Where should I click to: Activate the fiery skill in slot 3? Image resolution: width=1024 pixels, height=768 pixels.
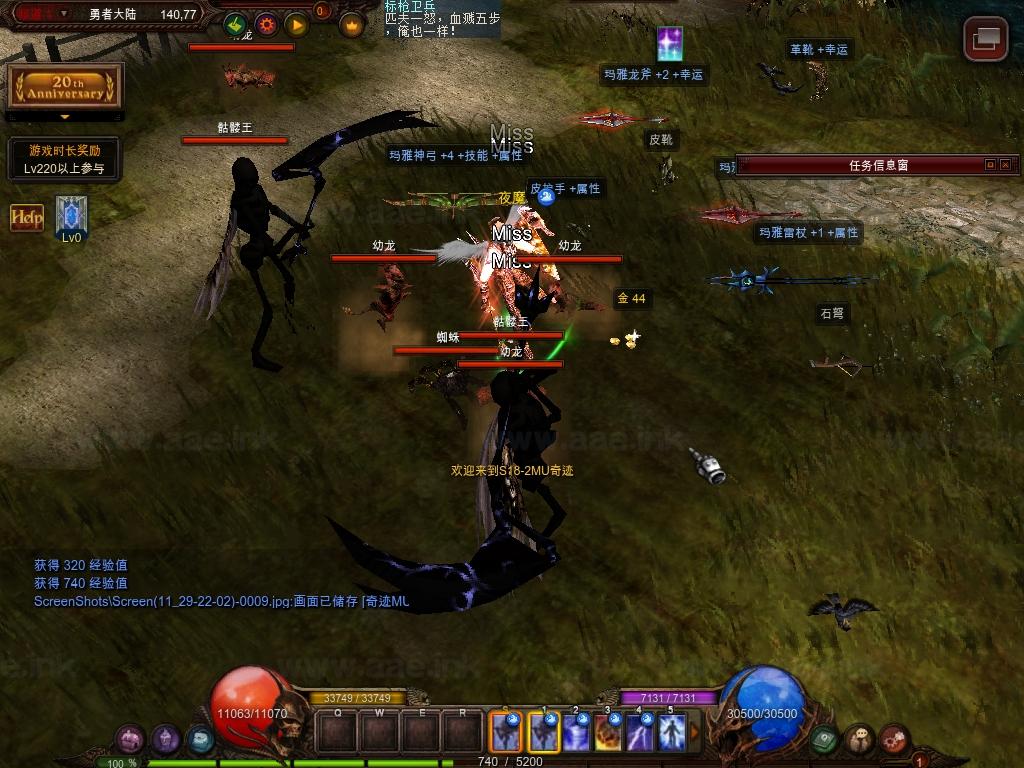point(608,733)
